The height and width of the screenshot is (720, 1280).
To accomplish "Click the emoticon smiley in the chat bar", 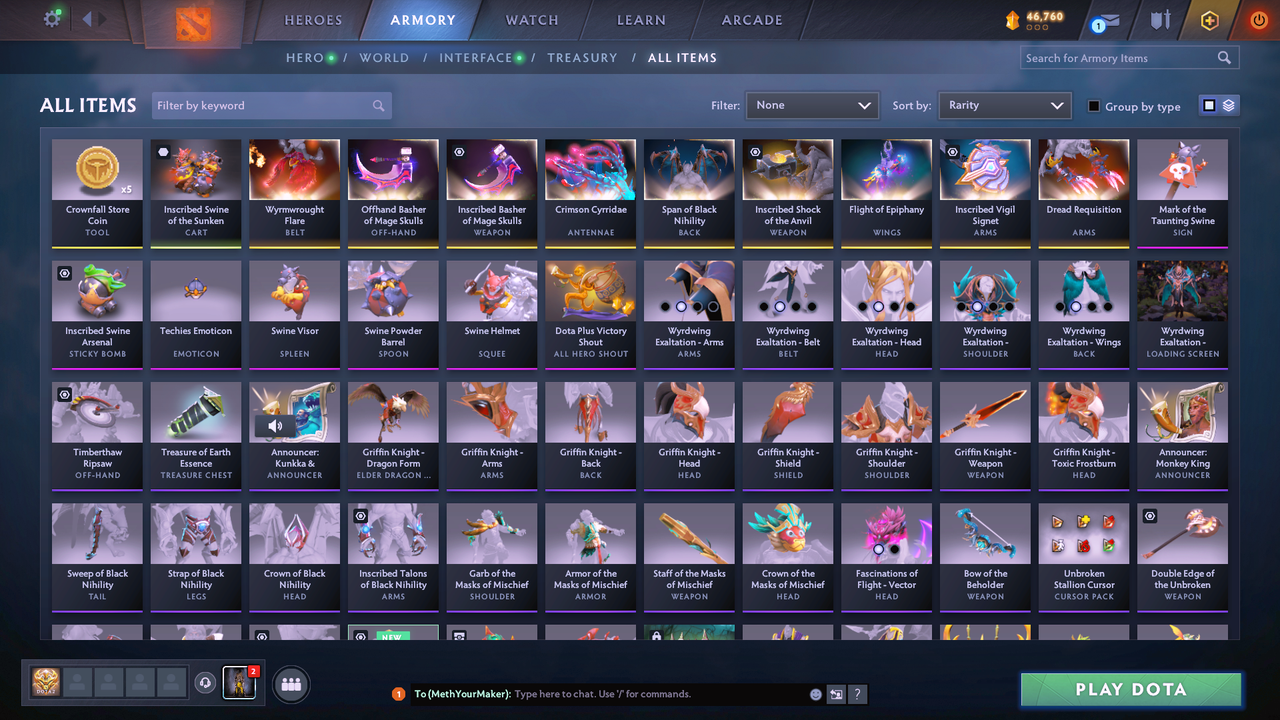I will tap(815, 694).
